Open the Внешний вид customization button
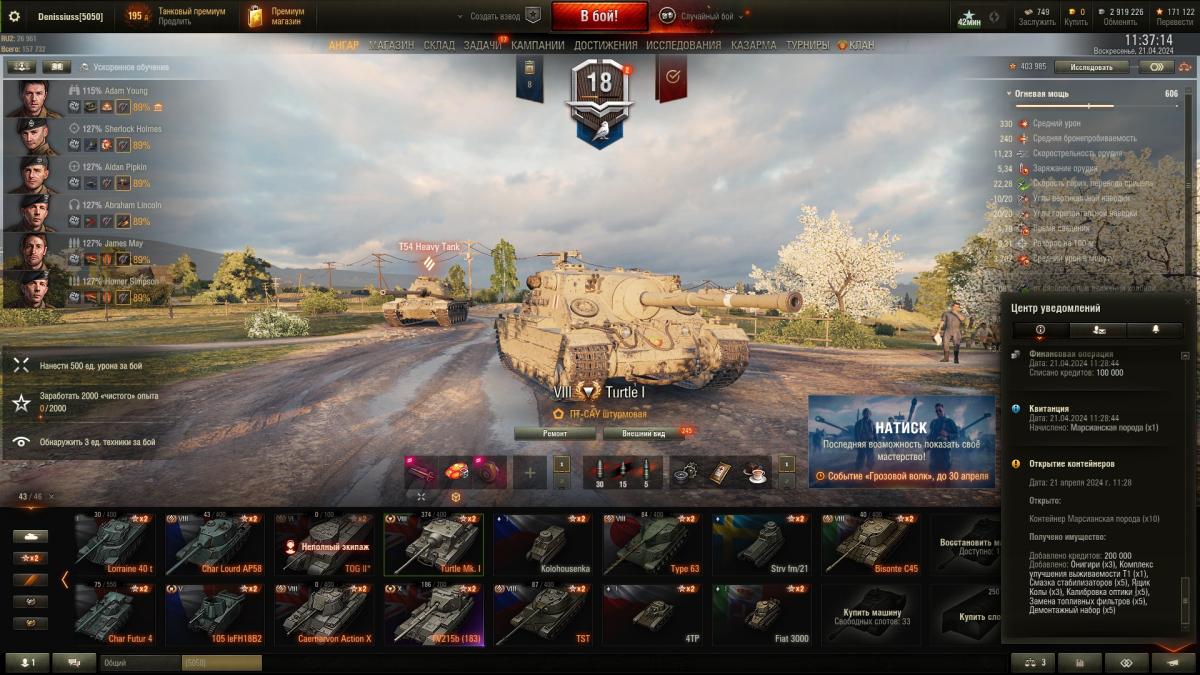Image resolution: width=1200 pixels, height=675 pixels. (643, 433)
